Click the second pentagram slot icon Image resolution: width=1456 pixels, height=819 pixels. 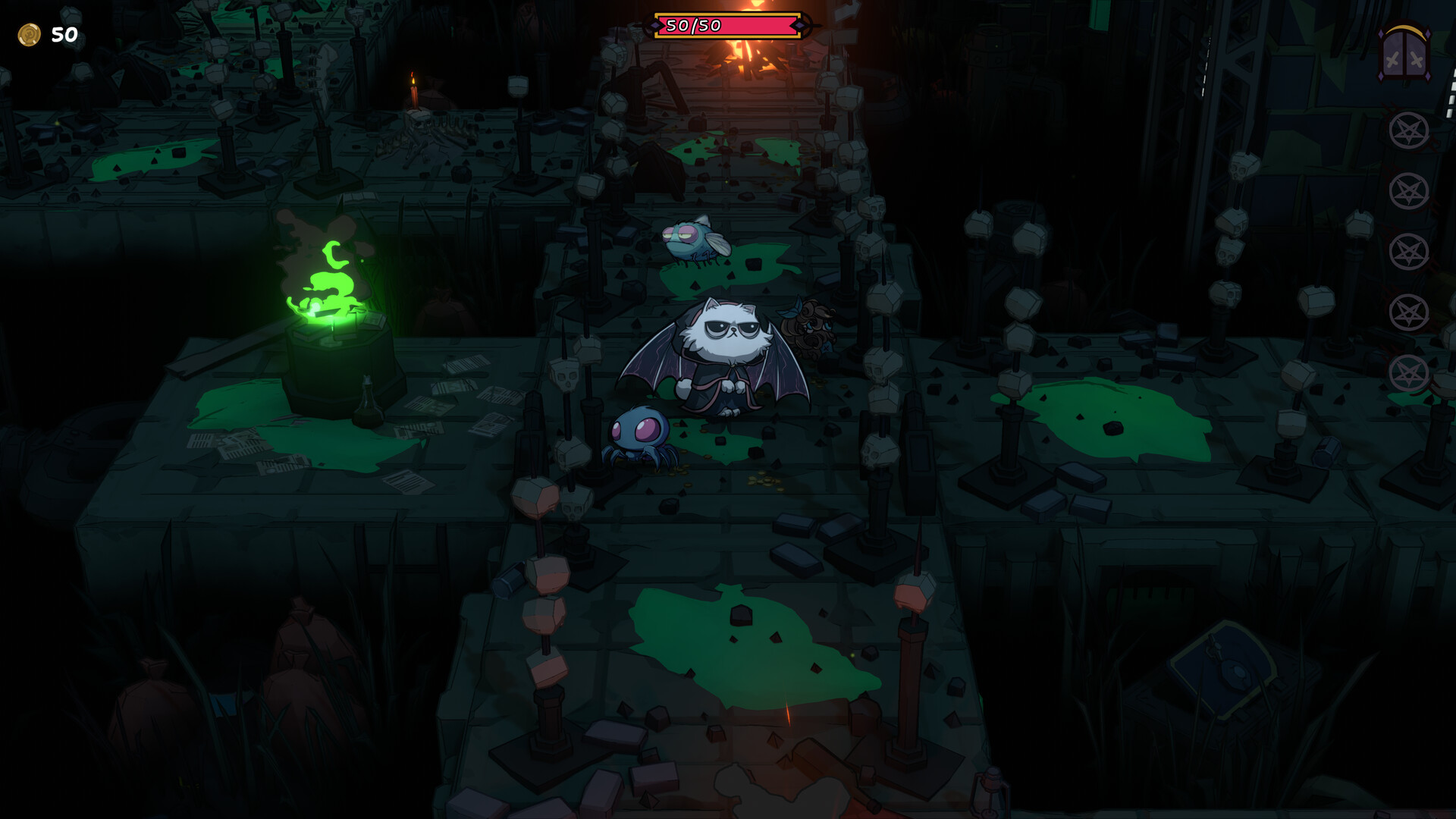(x=1410, y=190)
